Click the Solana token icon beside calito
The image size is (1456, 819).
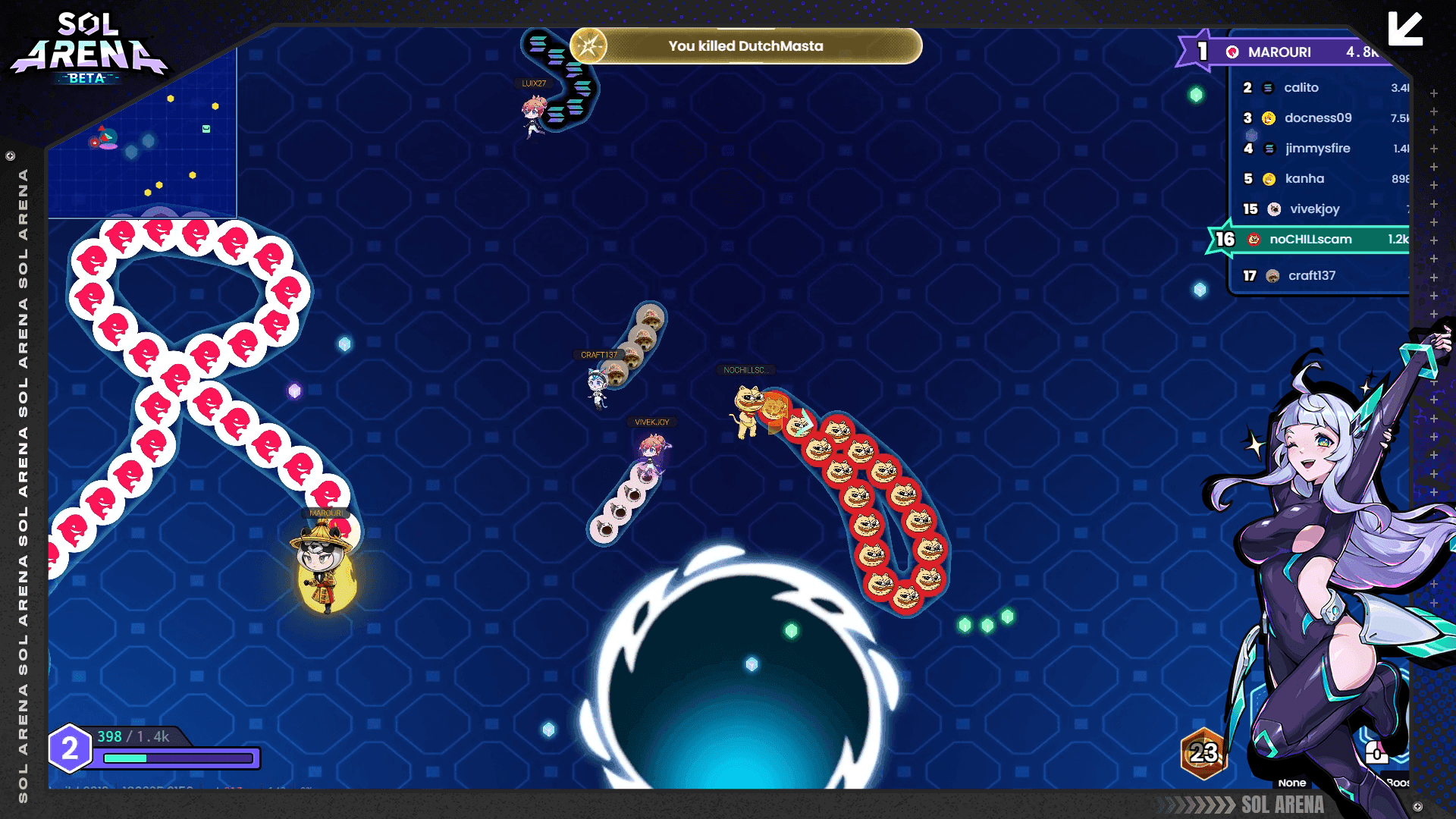1268,88
